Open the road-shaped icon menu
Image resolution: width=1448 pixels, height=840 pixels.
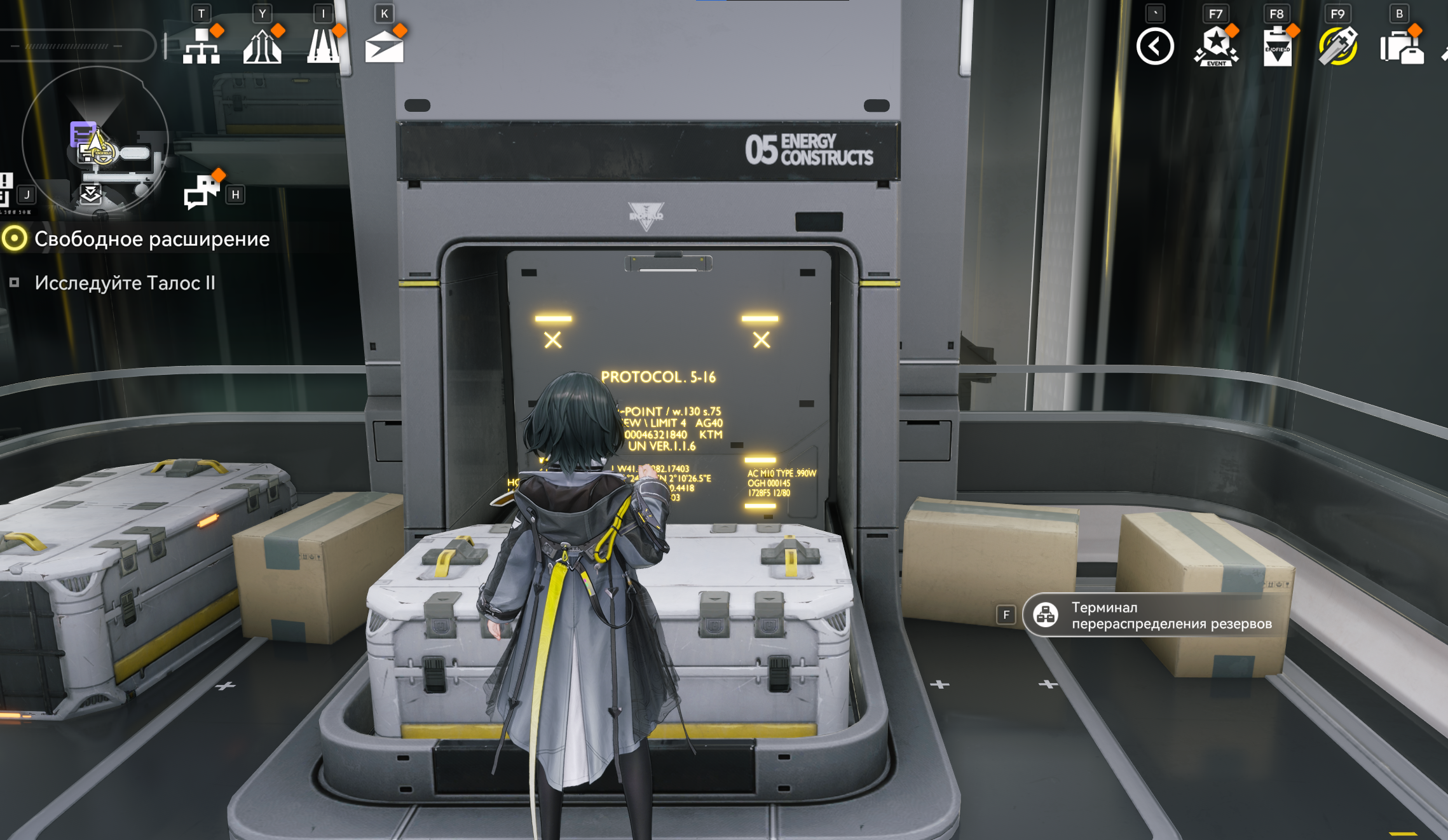coord(323,46)
